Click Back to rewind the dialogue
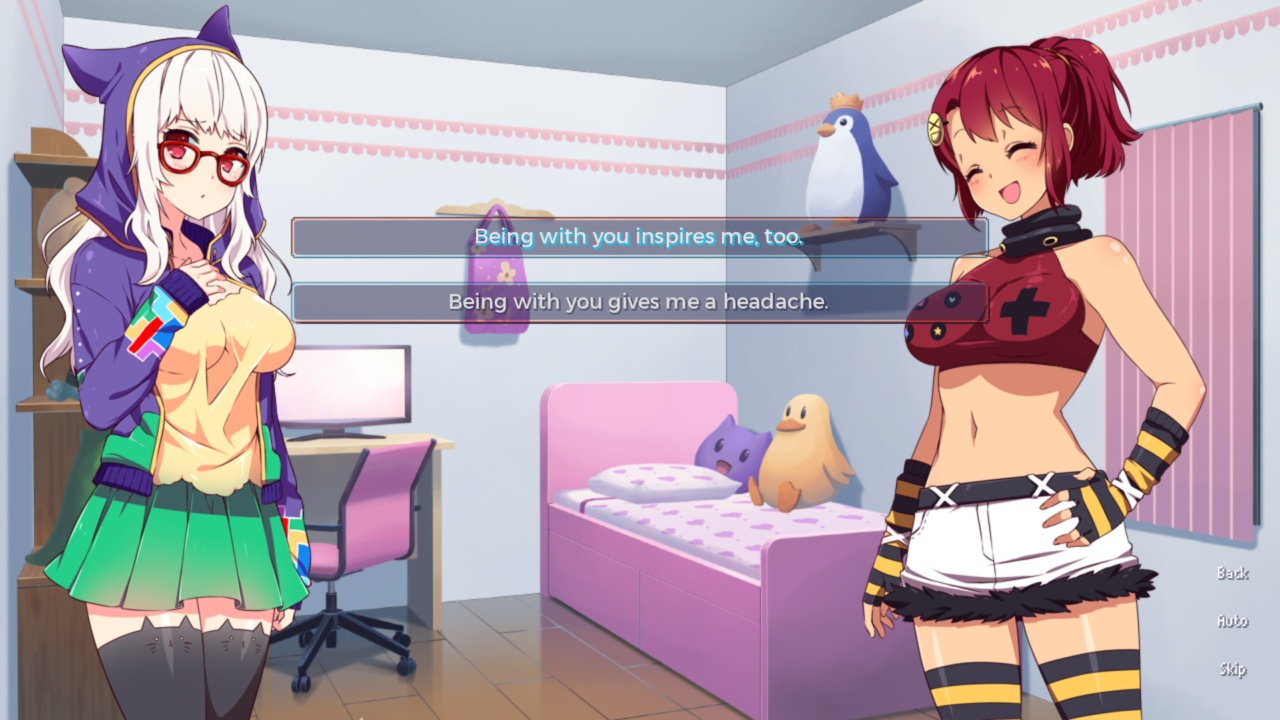 tap(1232, 573)
